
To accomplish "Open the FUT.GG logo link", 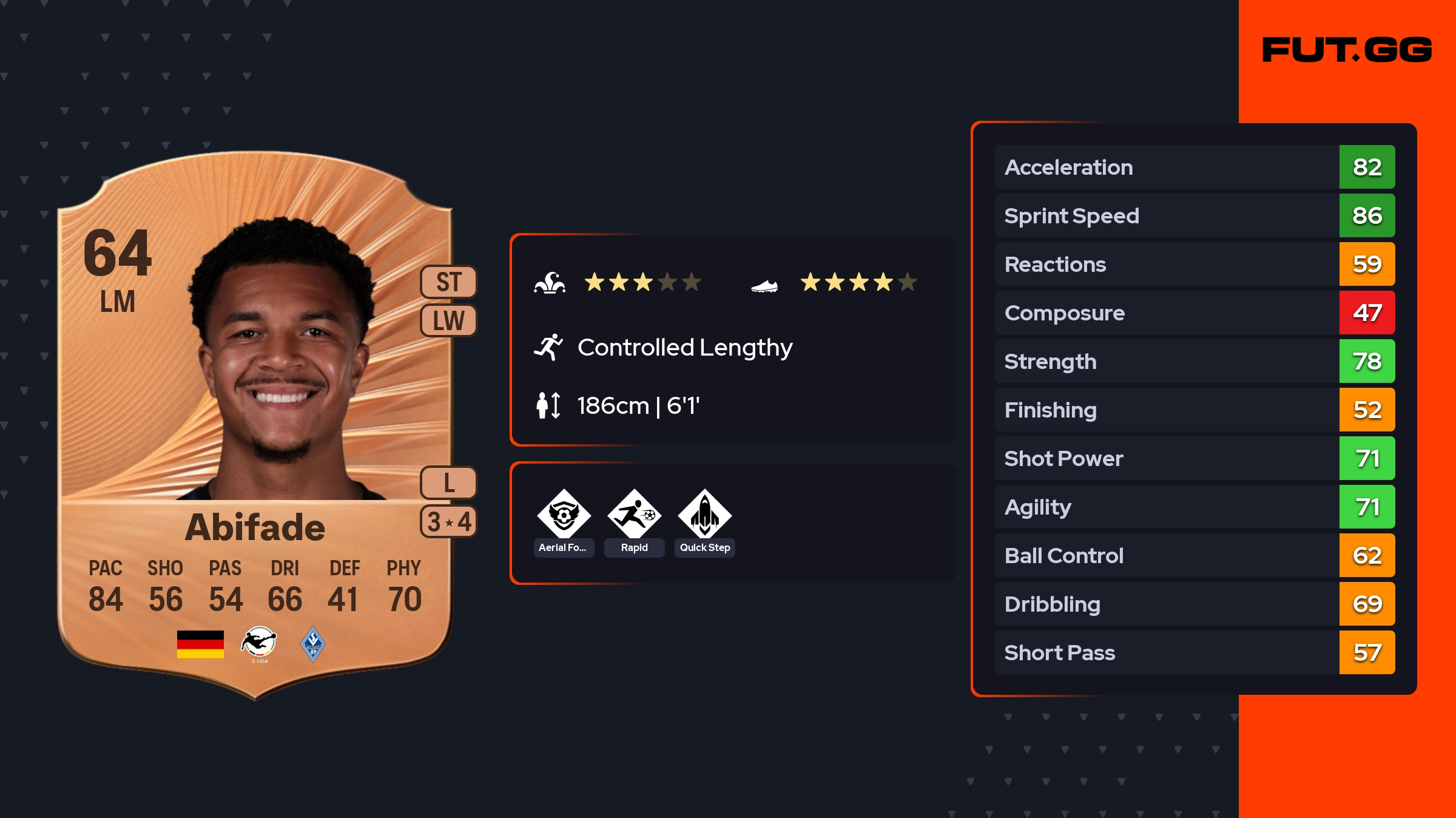I will [1347, 50].
